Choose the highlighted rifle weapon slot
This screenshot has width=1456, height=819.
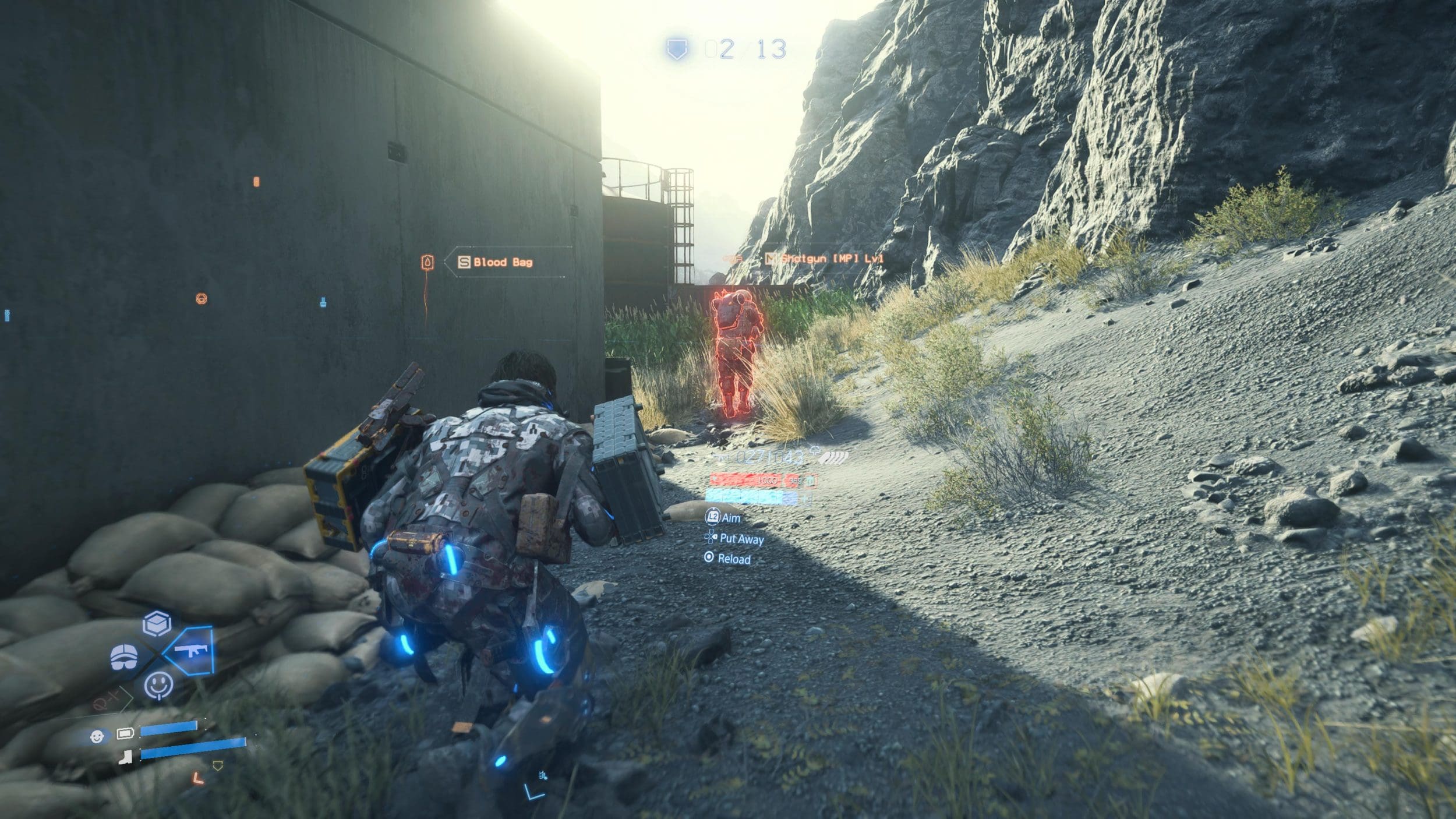coord(190,650)
